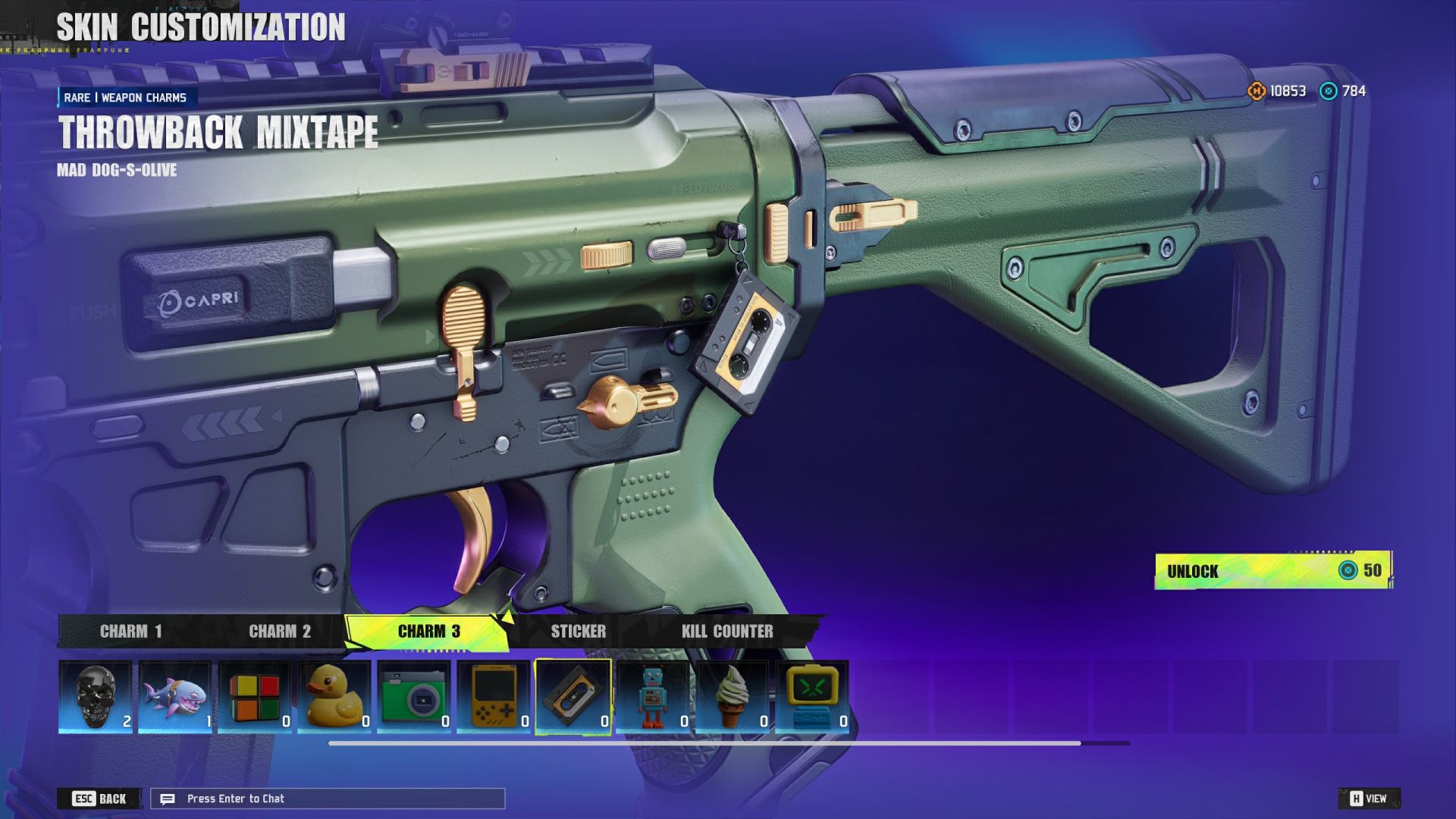Open the Charm 2 tab

280,631
